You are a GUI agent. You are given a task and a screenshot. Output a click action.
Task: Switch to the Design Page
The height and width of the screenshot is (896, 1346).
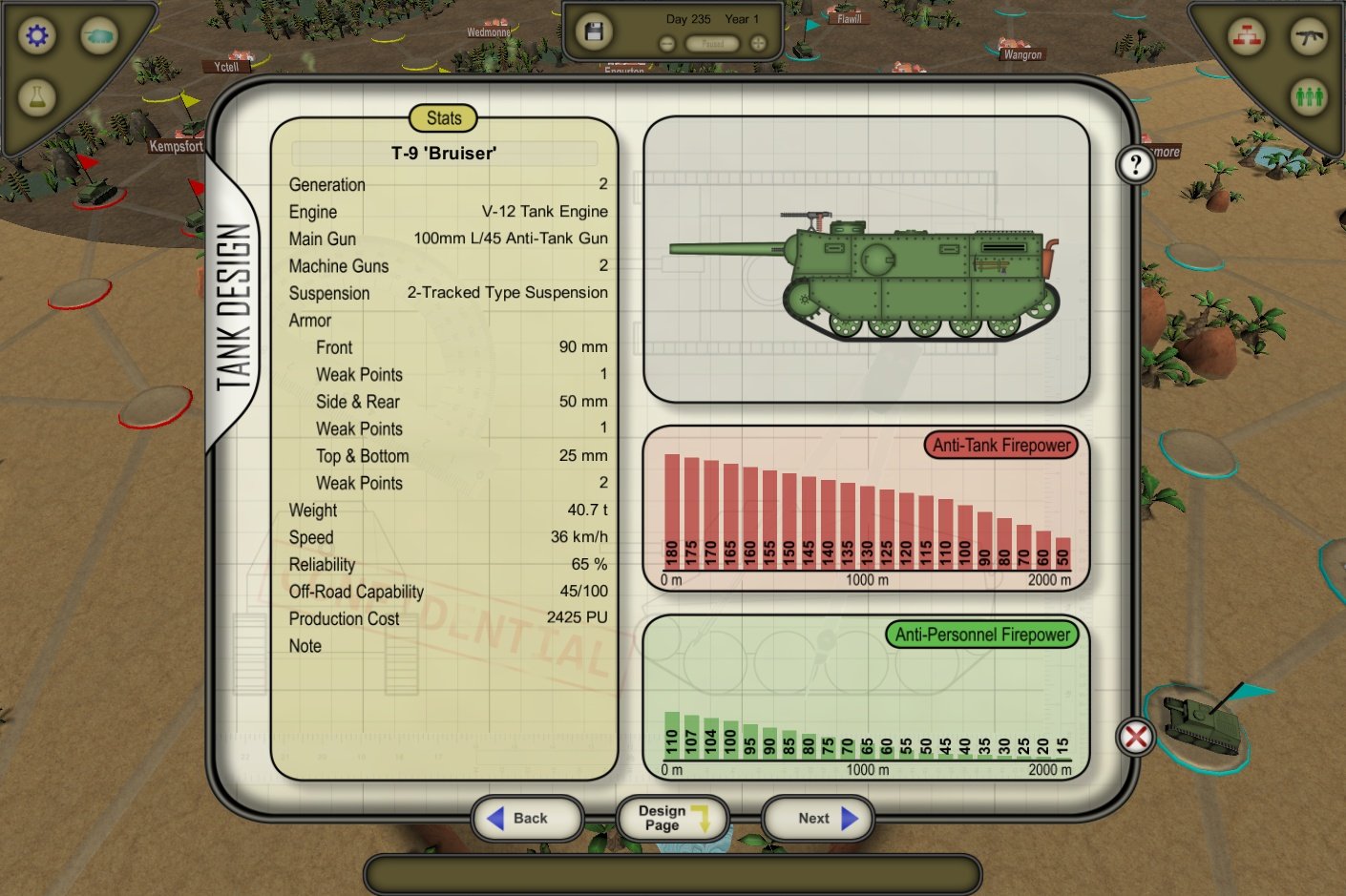[672, 817]
